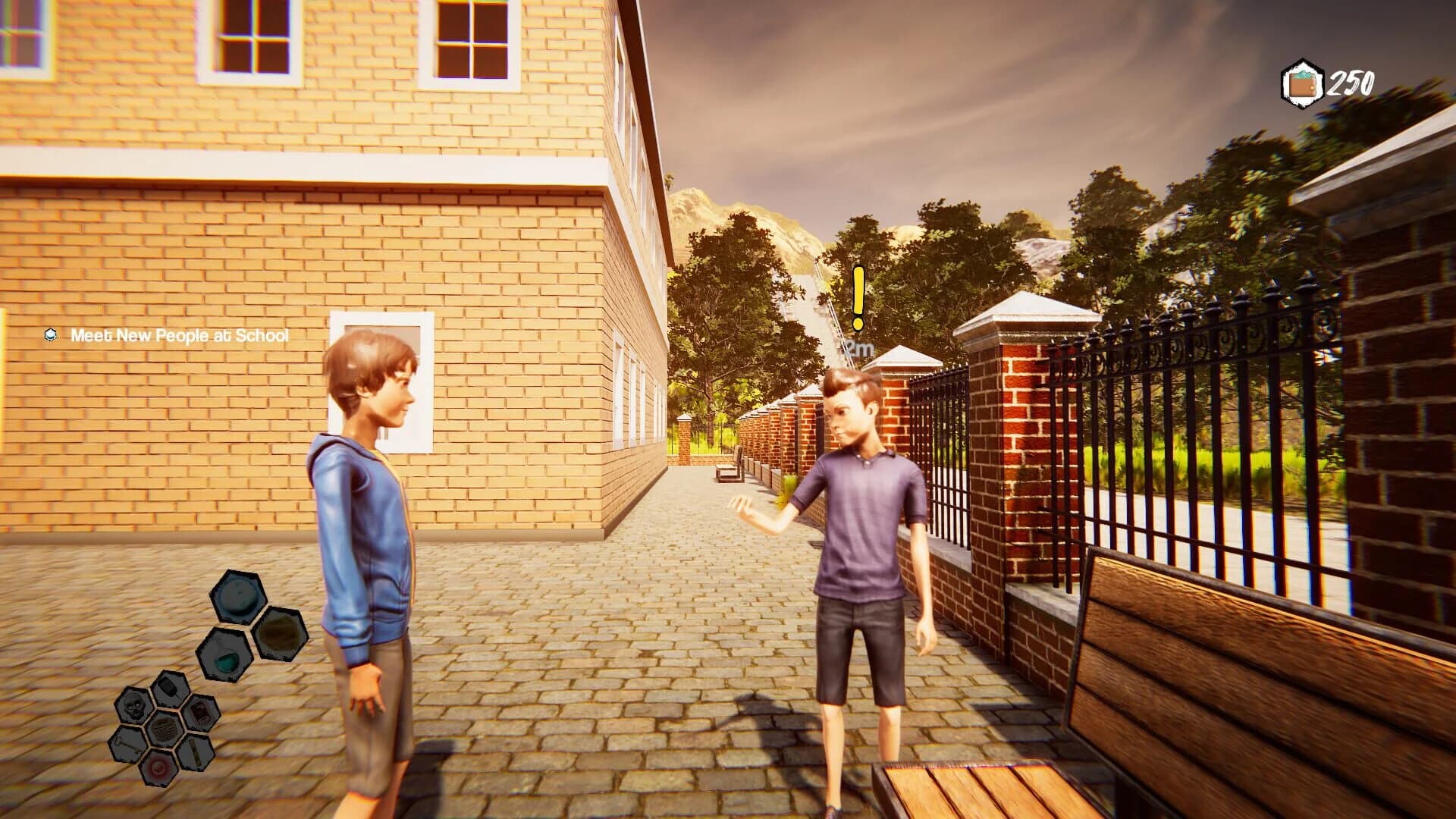Select the red ring item in the hex wheel
The height and width of the screenshot is (819, 1456).
(158, 767)
